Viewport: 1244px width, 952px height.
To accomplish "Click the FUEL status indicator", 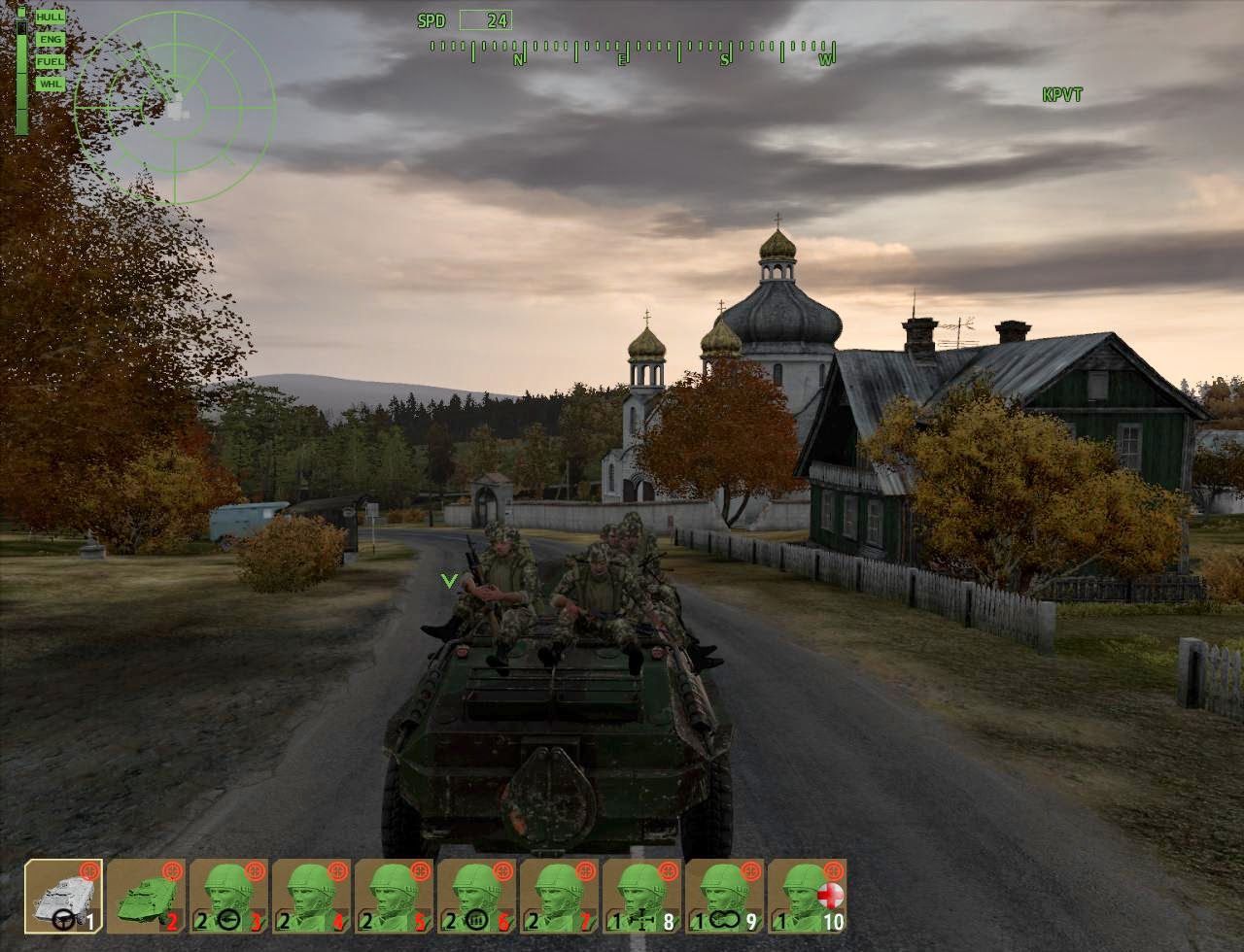I will (49, 61).
